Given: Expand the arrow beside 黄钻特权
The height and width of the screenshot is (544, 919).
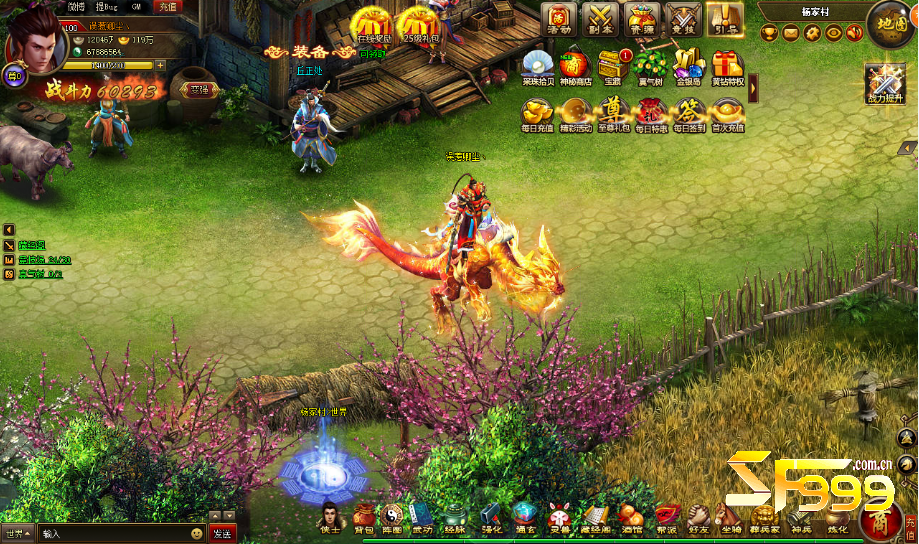Looking at the screenshot, I should click(753, 88).
